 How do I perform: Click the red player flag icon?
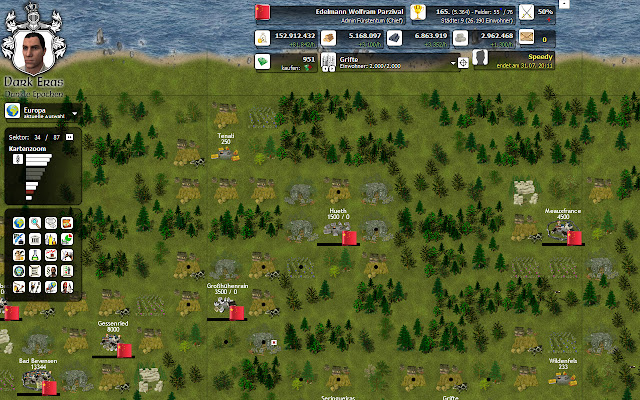click(264, 12)
